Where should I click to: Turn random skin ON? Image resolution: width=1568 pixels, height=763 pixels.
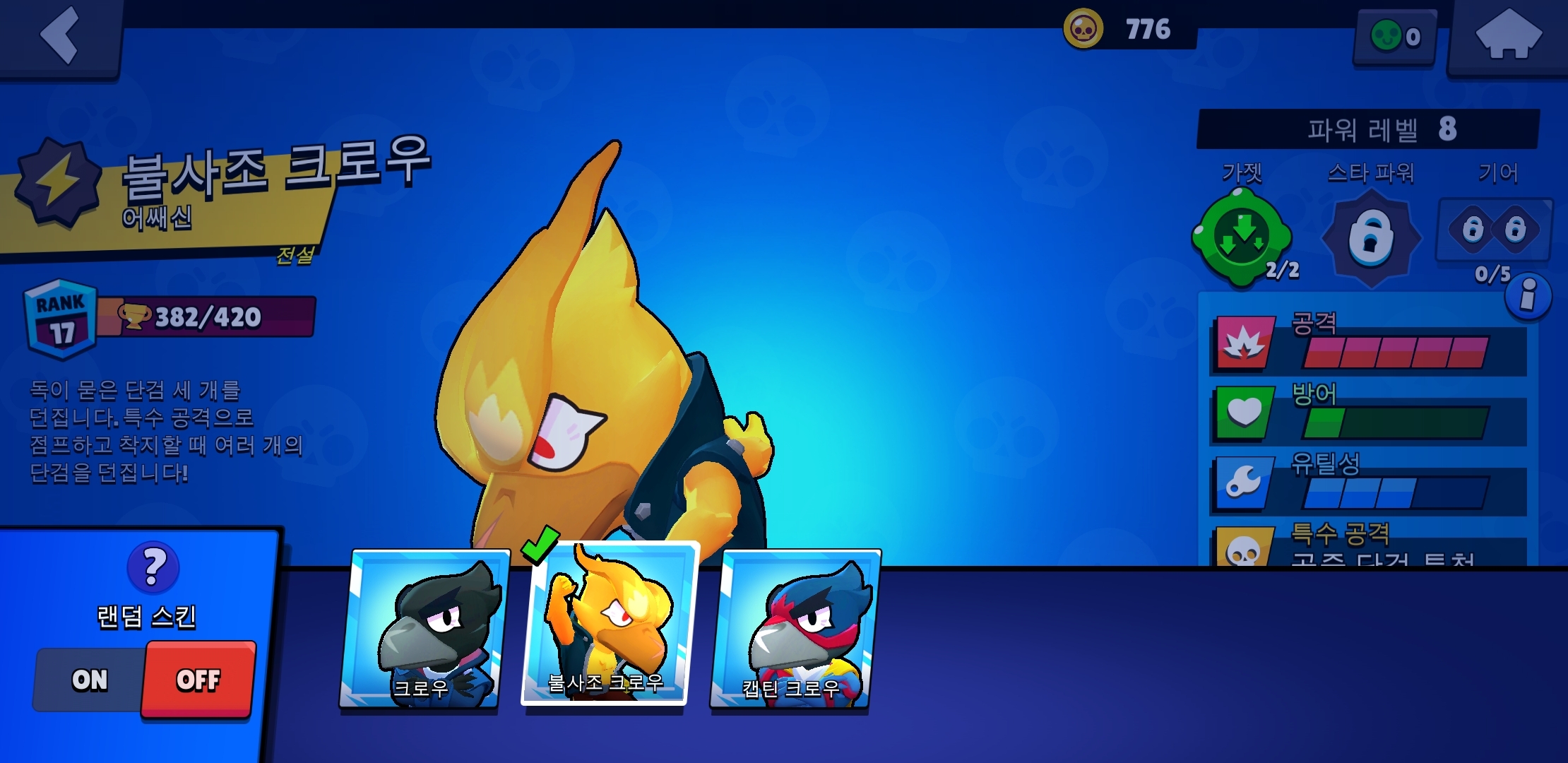(x=90, y=680)
